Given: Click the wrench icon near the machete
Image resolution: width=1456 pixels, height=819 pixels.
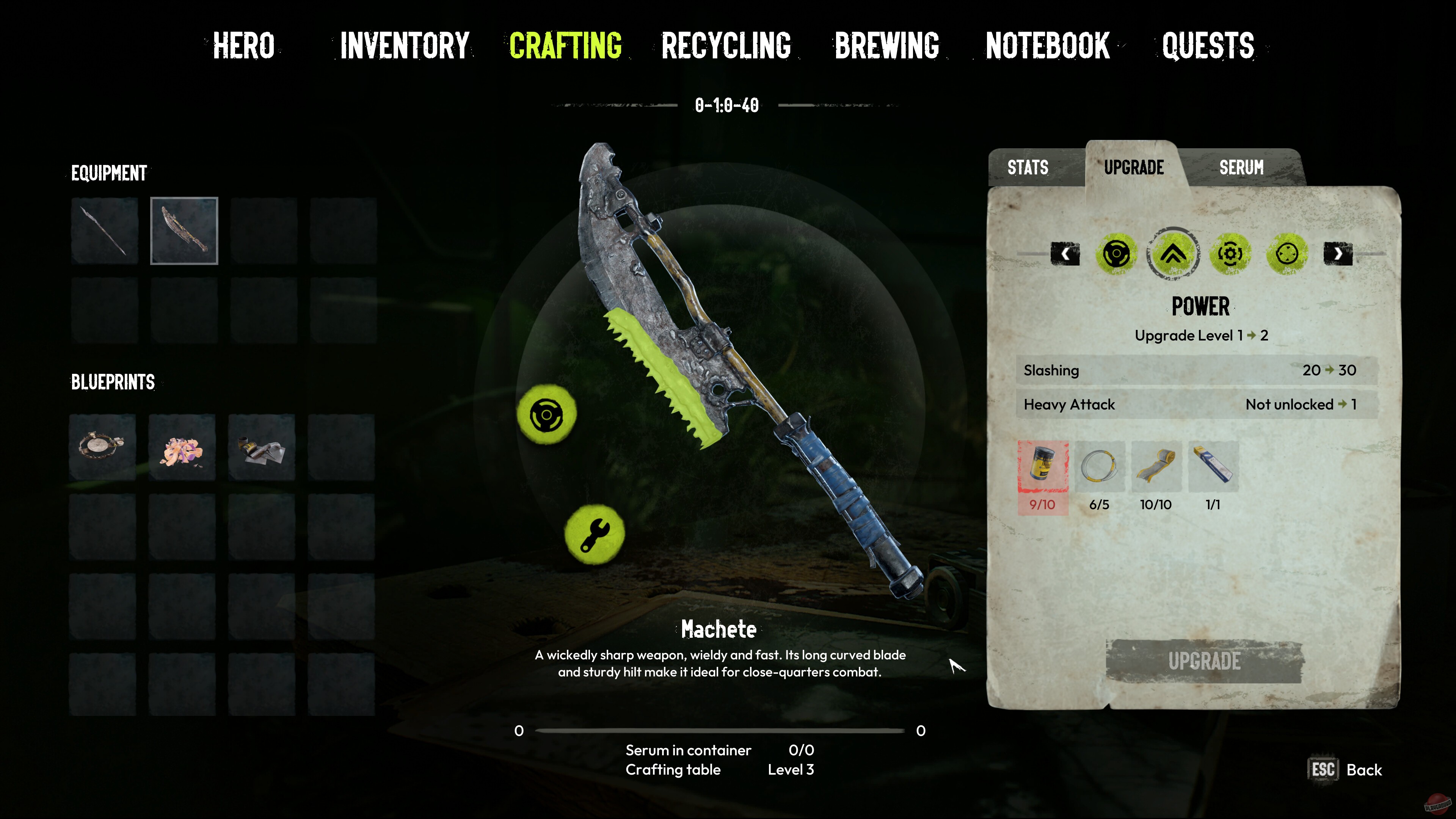Looking at the screenshot, I should click(595, 533).
